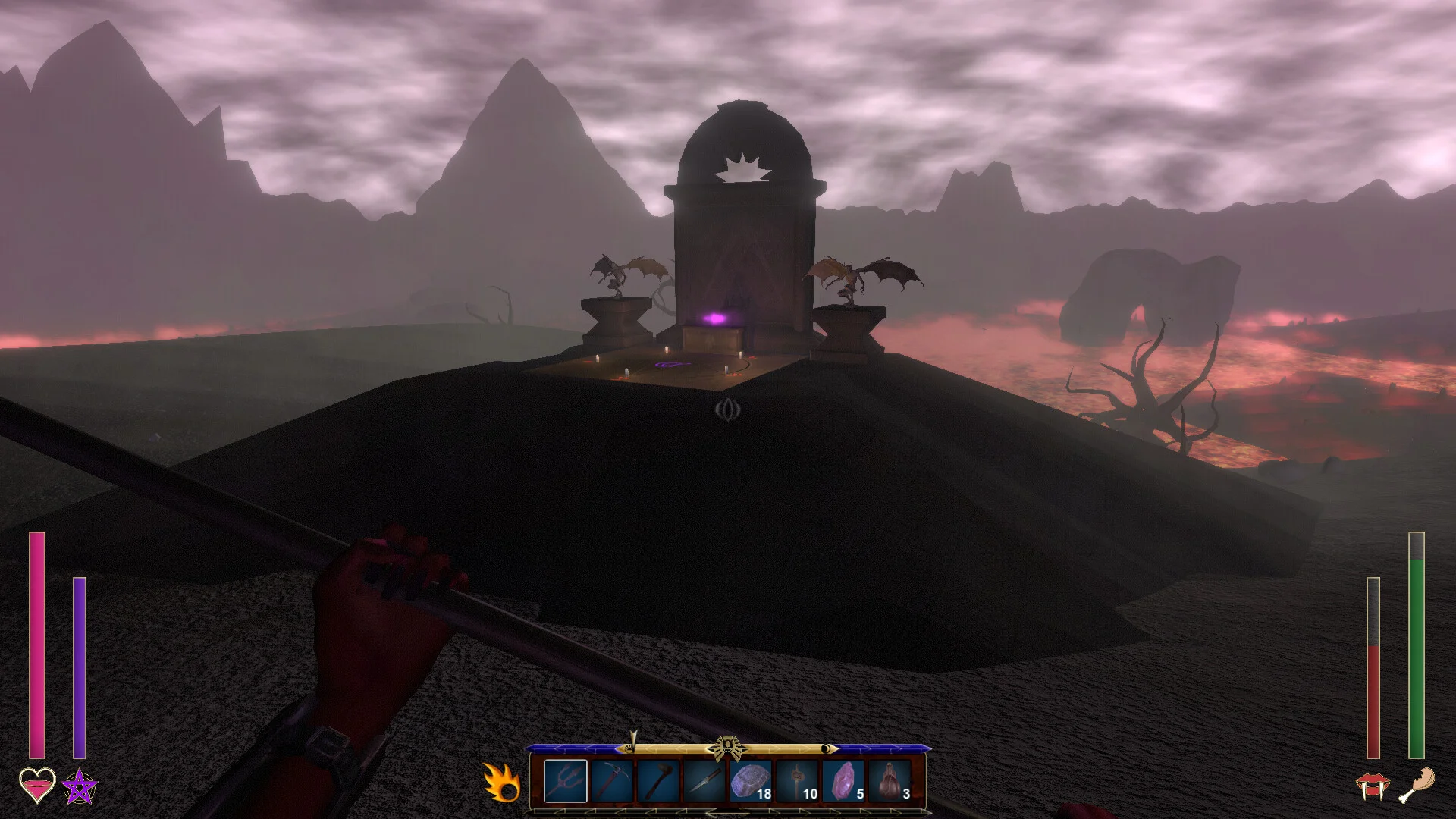Pick the grey stone stack of 18
The image size is (1456, 819).
(x=751, y=781)
